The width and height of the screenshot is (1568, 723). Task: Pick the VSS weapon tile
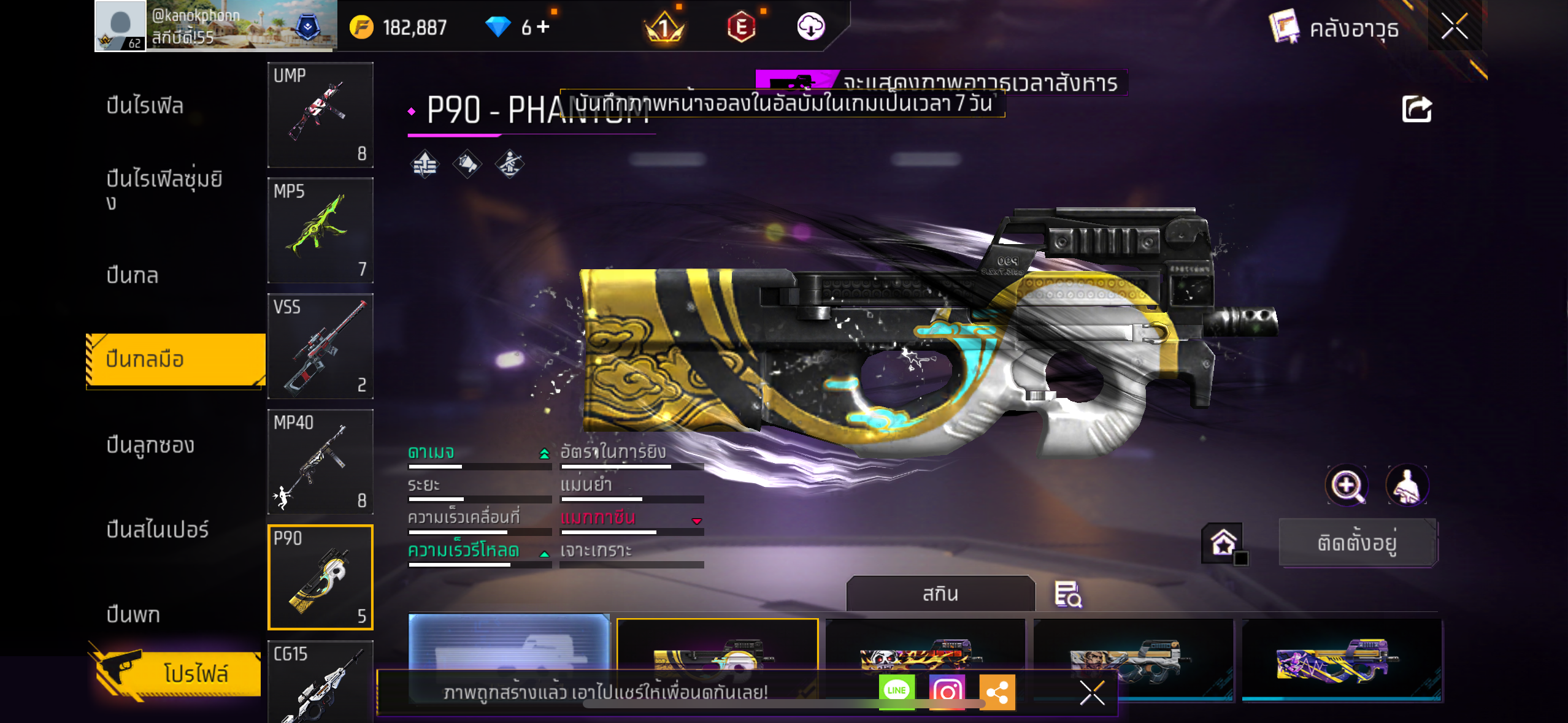point(320,346)
